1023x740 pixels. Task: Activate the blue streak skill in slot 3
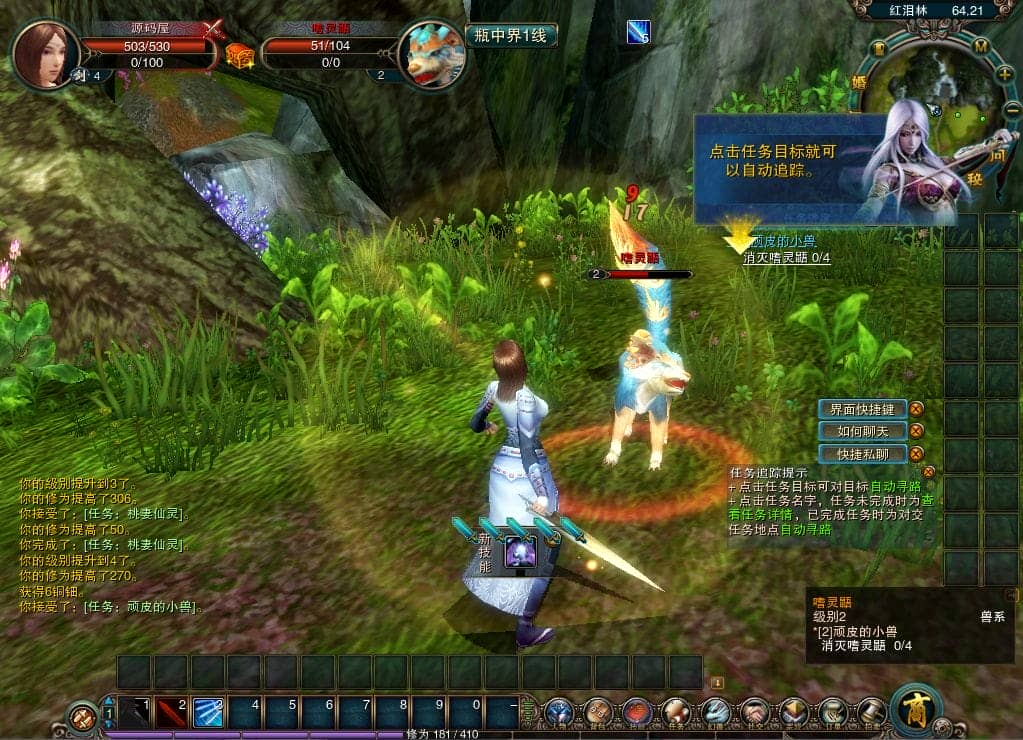pos(208,712)
